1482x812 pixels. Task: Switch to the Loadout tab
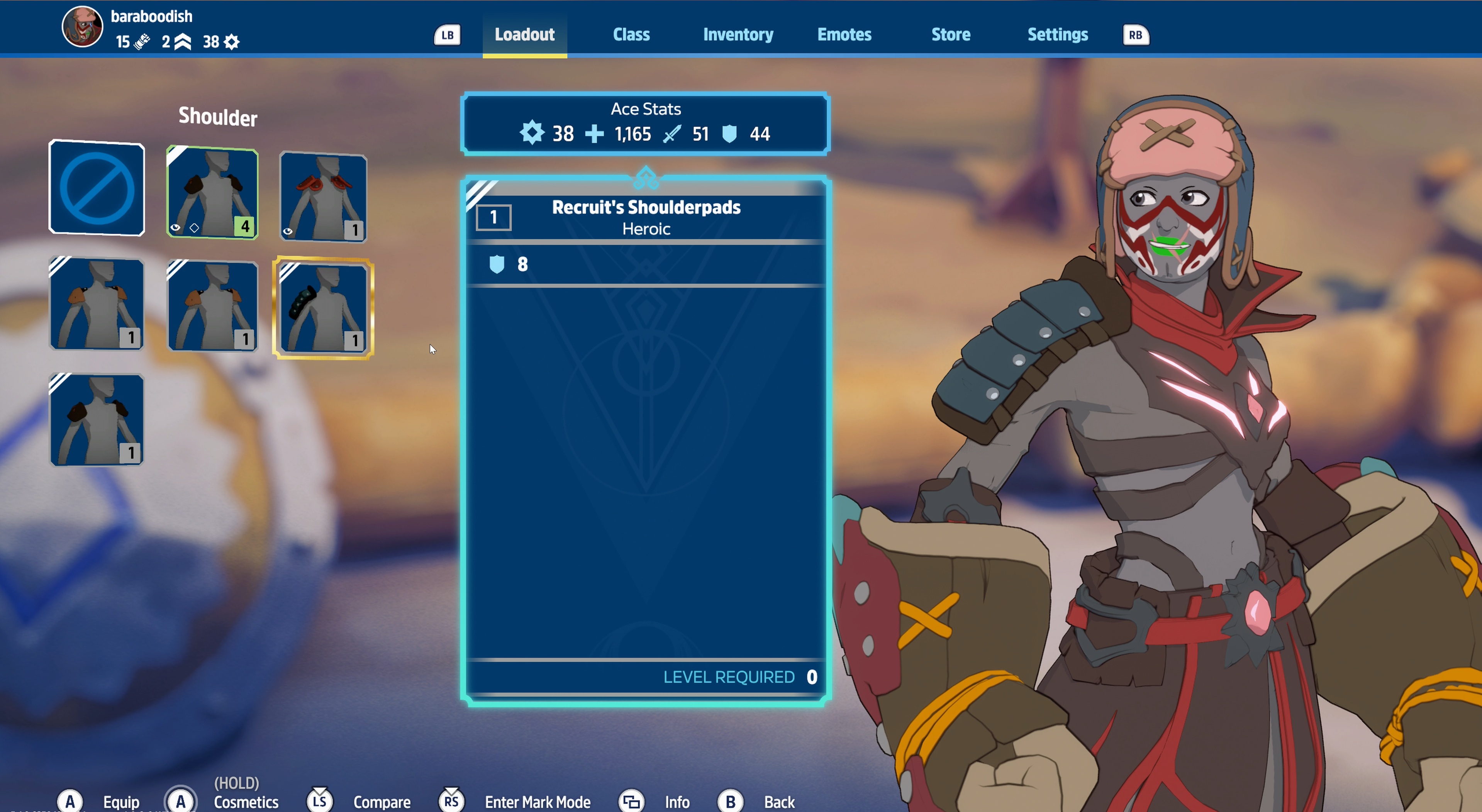[x=524, y=34]
